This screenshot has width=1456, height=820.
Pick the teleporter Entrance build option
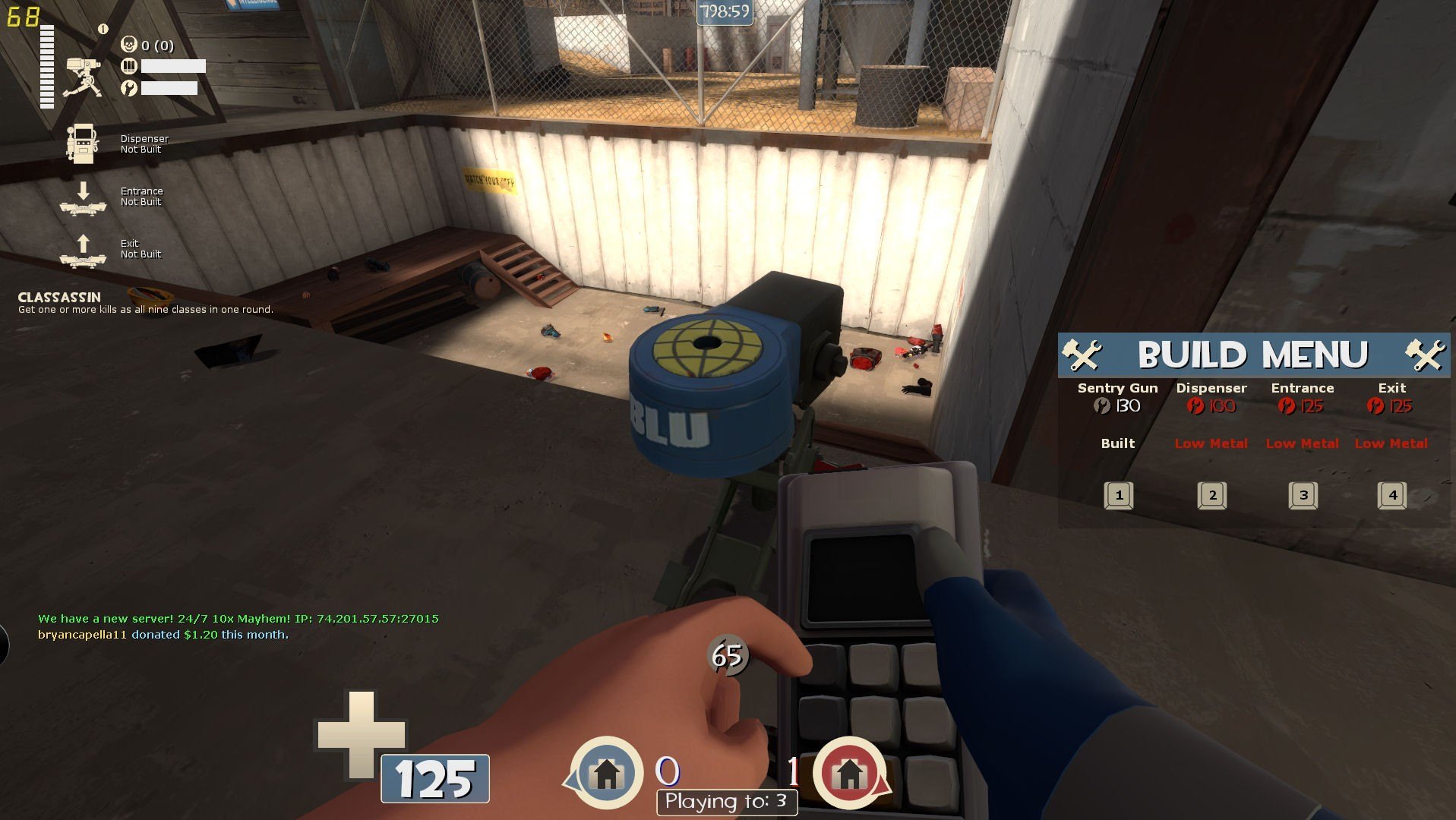[x=1303, y=495]
